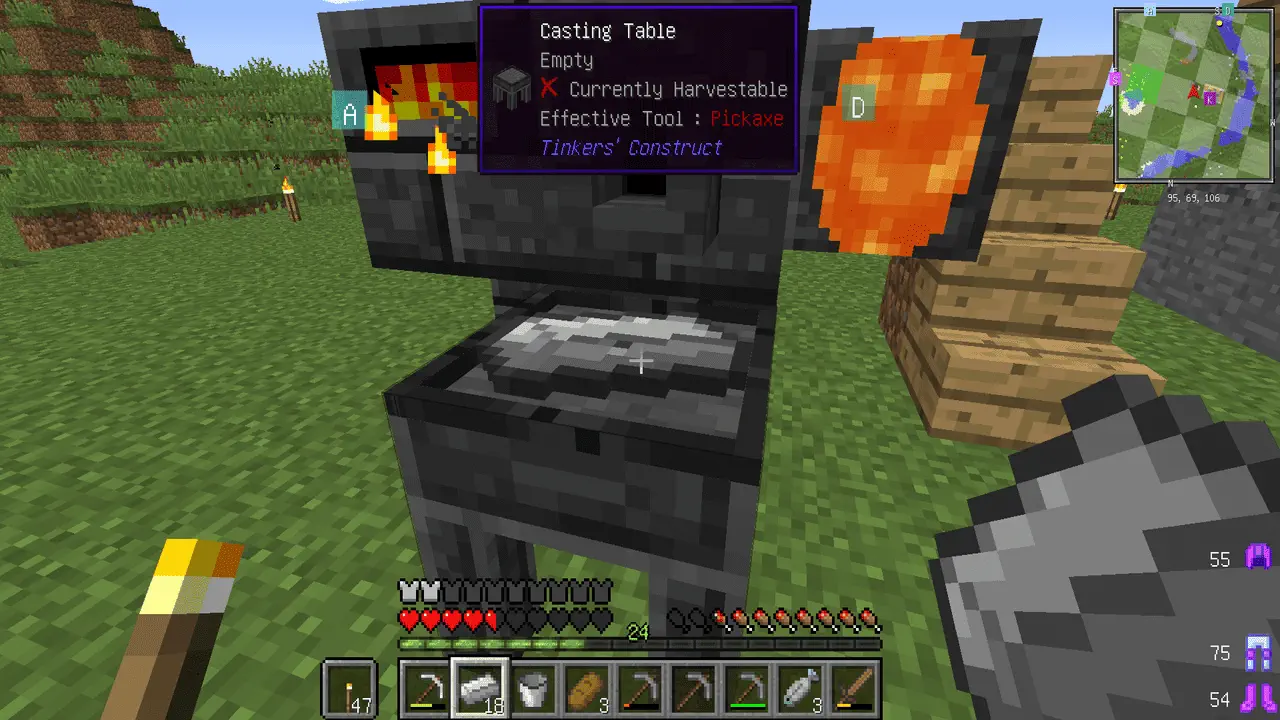
Task: Select the pink S waypoint on the minimap edge
Action: [1115, 77]
